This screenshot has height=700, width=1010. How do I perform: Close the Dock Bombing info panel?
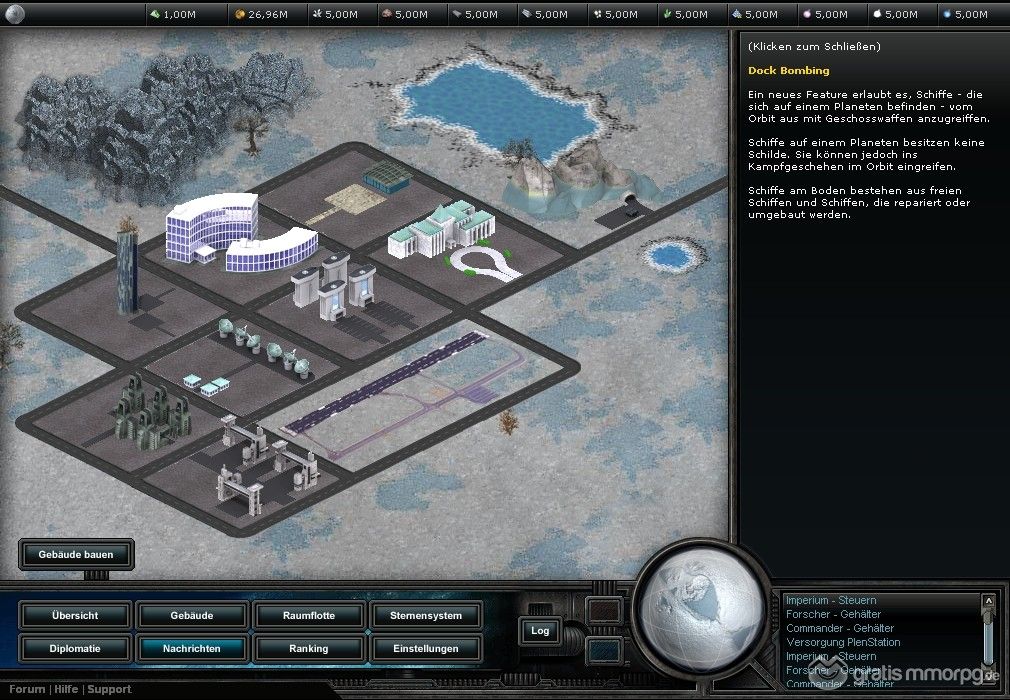(814, 47)
